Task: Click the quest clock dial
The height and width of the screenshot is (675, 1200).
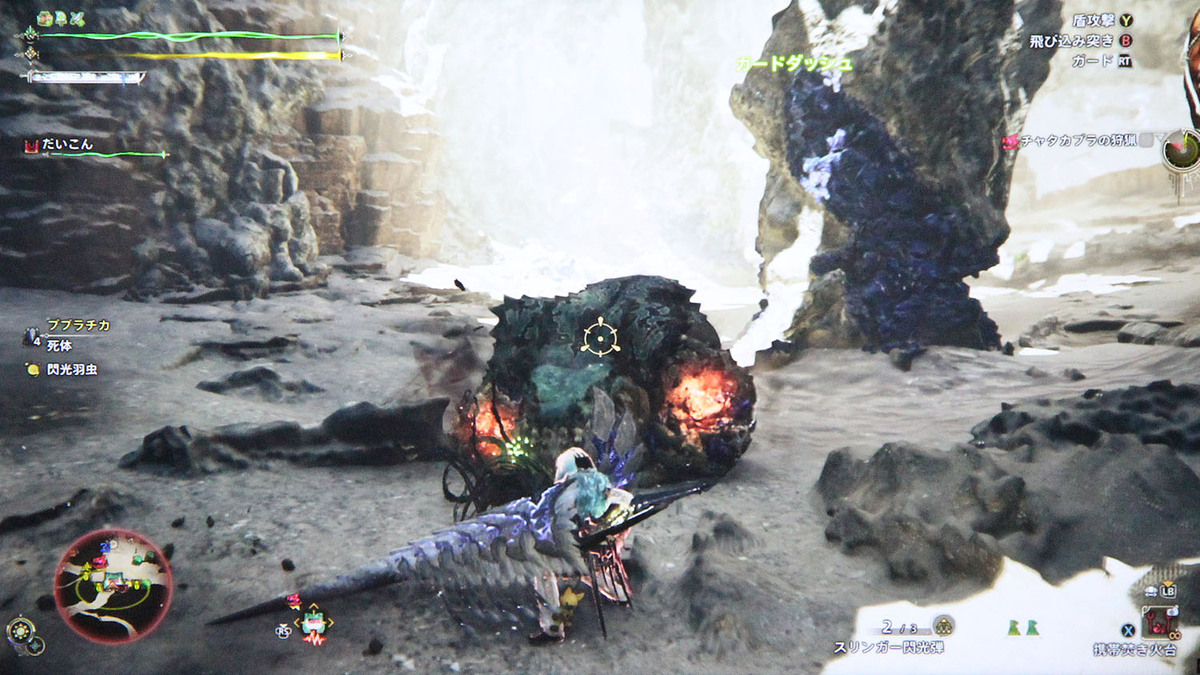Action: coord(1183,148)
